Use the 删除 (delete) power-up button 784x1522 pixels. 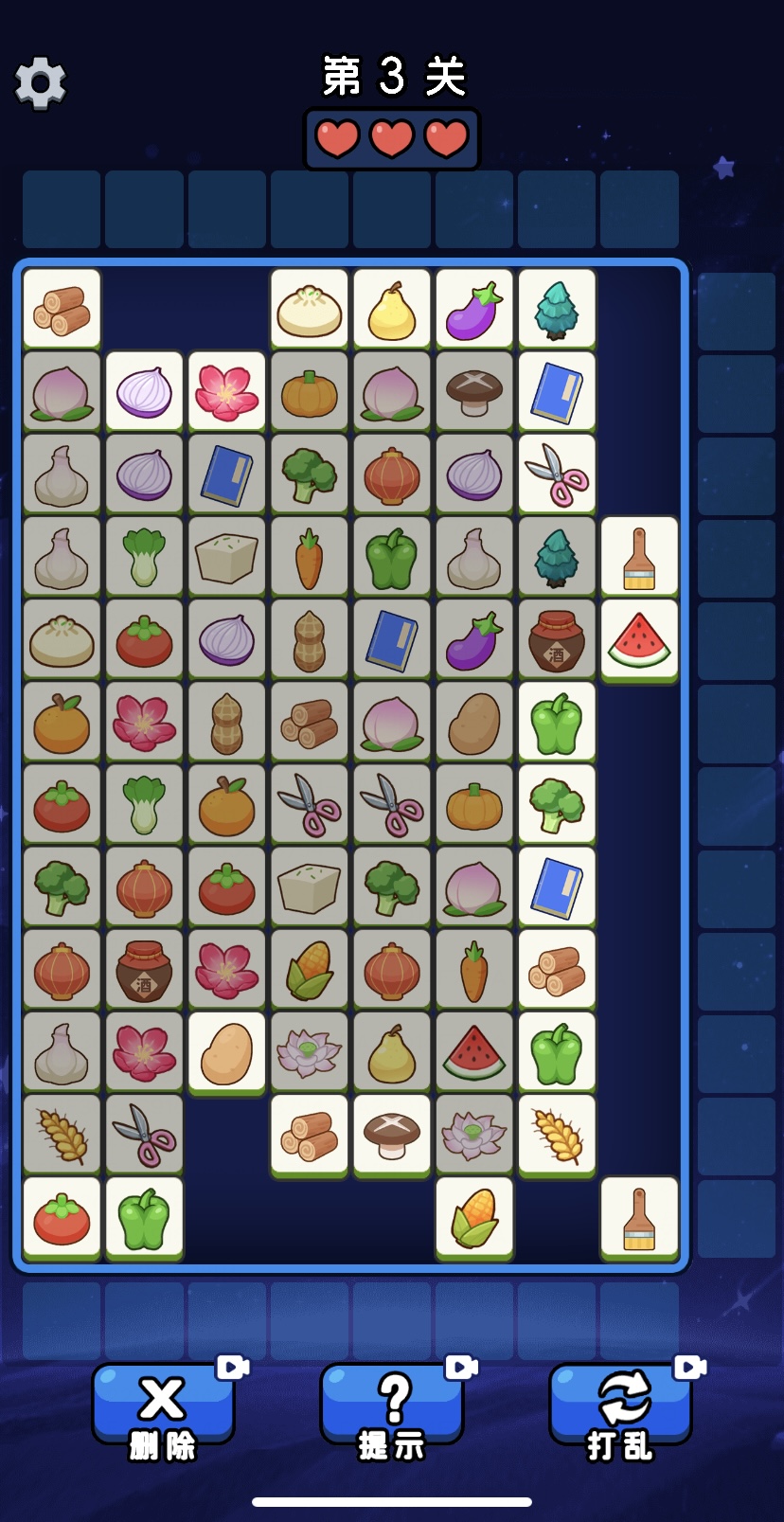pos(163,1405)
